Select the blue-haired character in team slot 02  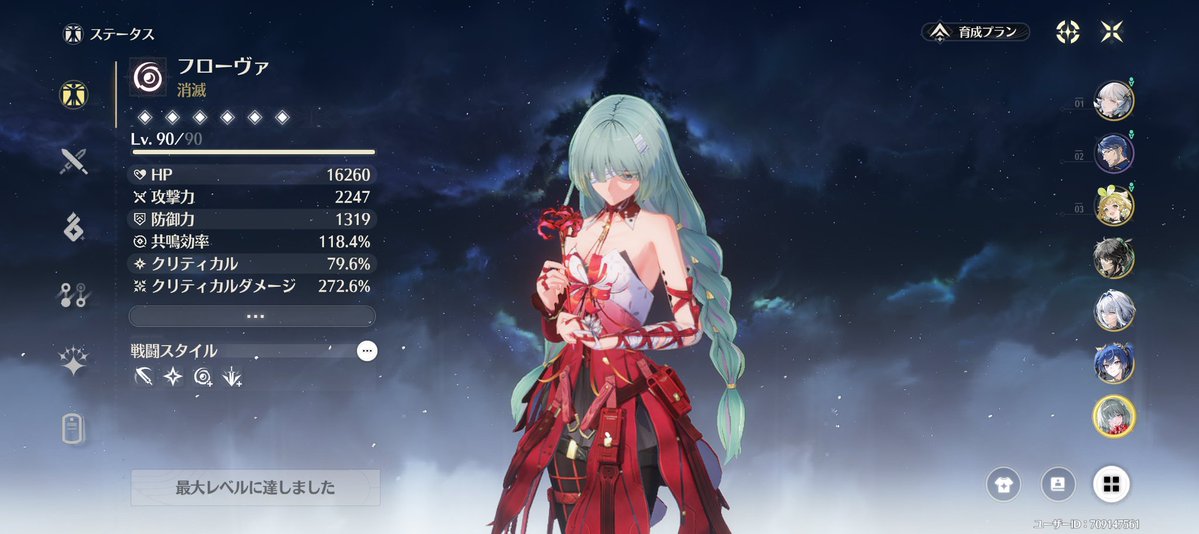(1113, 153)
